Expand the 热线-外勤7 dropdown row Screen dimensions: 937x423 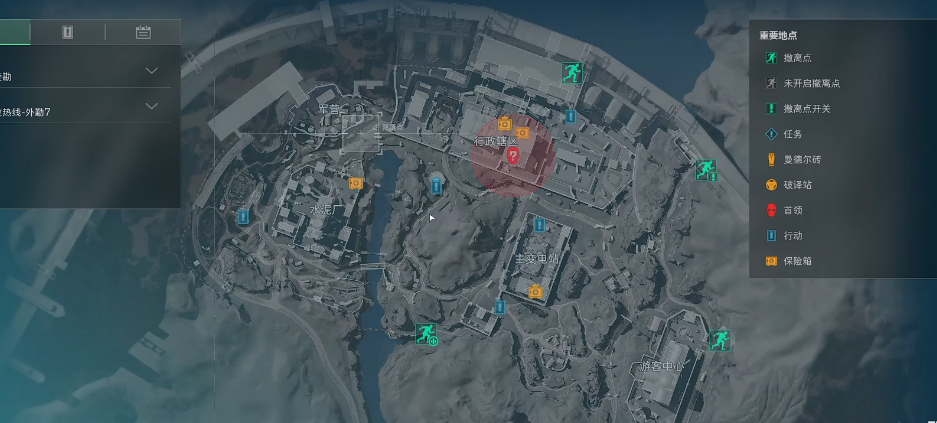[152, 106]
